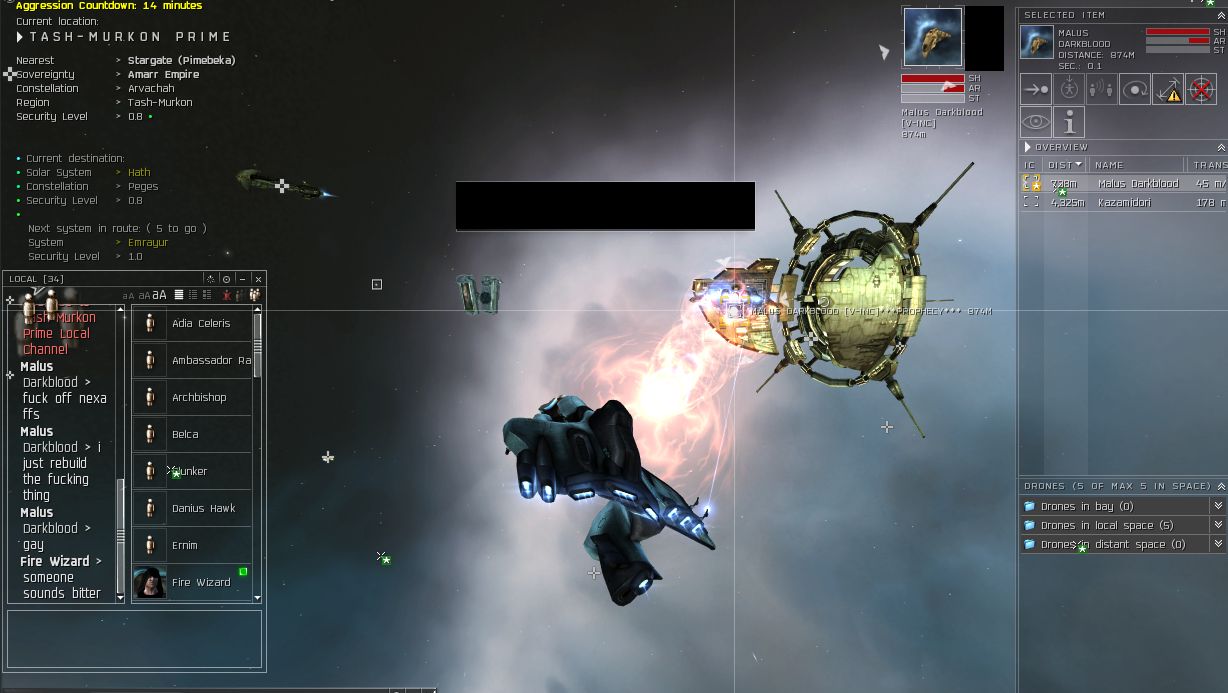Screen dimensions: 1228x693
Task: Click the Local chat text input box
Action: point(134,639)
